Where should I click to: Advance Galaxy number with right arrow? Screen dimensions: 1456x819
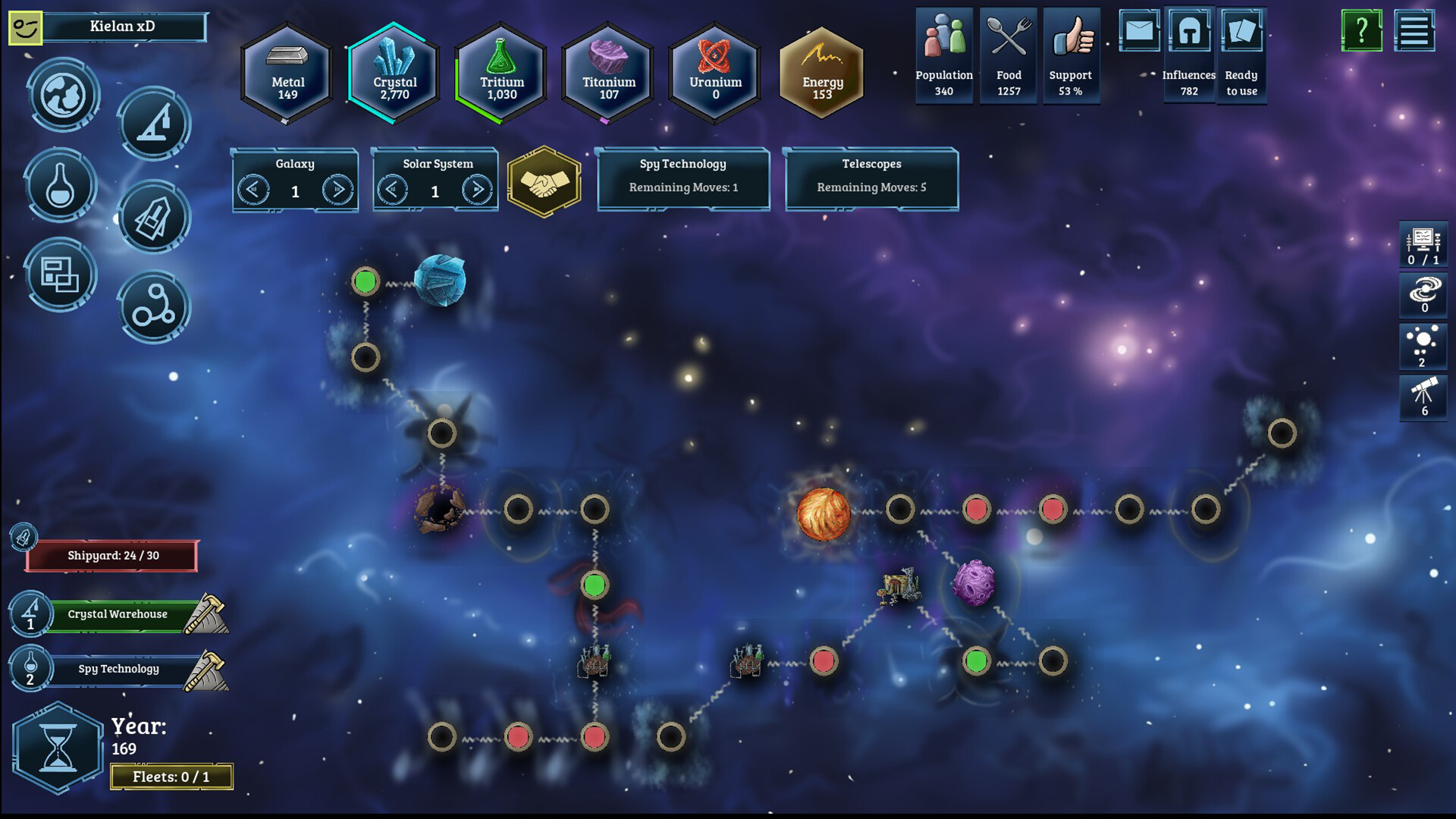[x=339, y=190]
